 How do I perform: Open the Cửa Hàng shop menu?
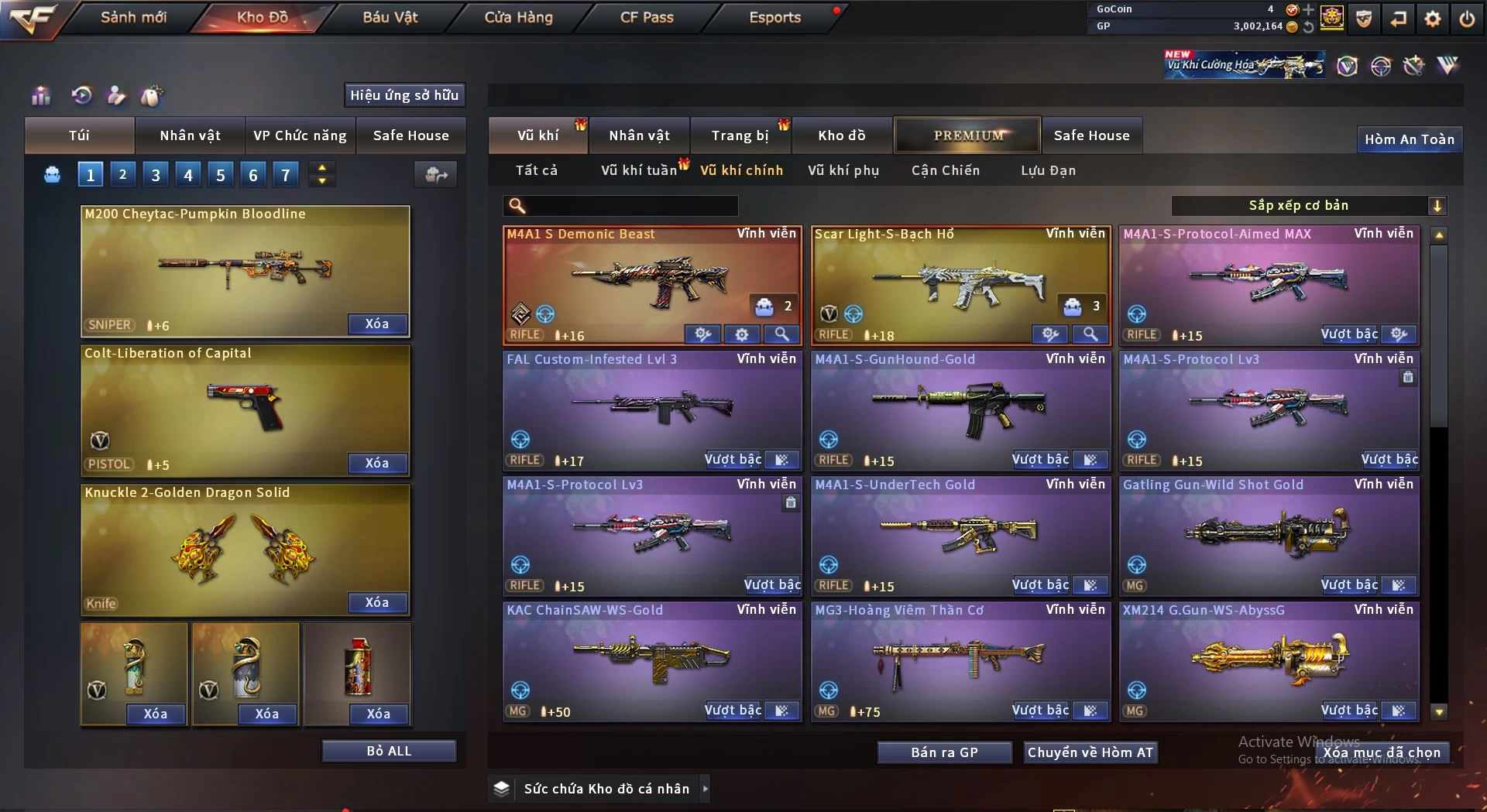(x=518, y=17)
